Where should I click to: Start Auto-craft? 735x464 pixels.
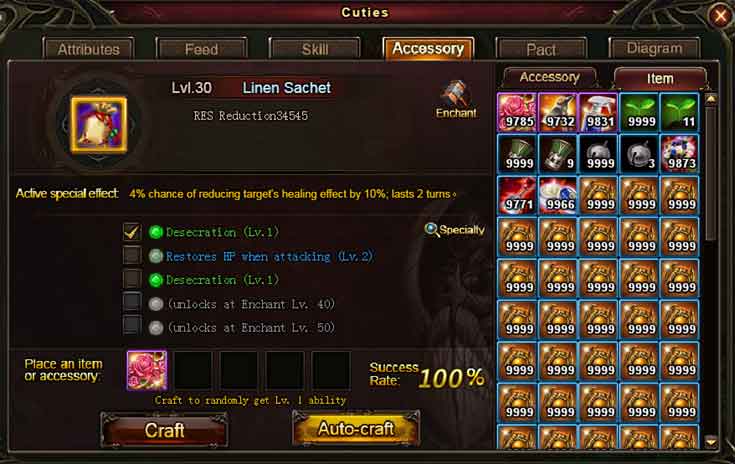pyautogui.click(x=355, y=429)
